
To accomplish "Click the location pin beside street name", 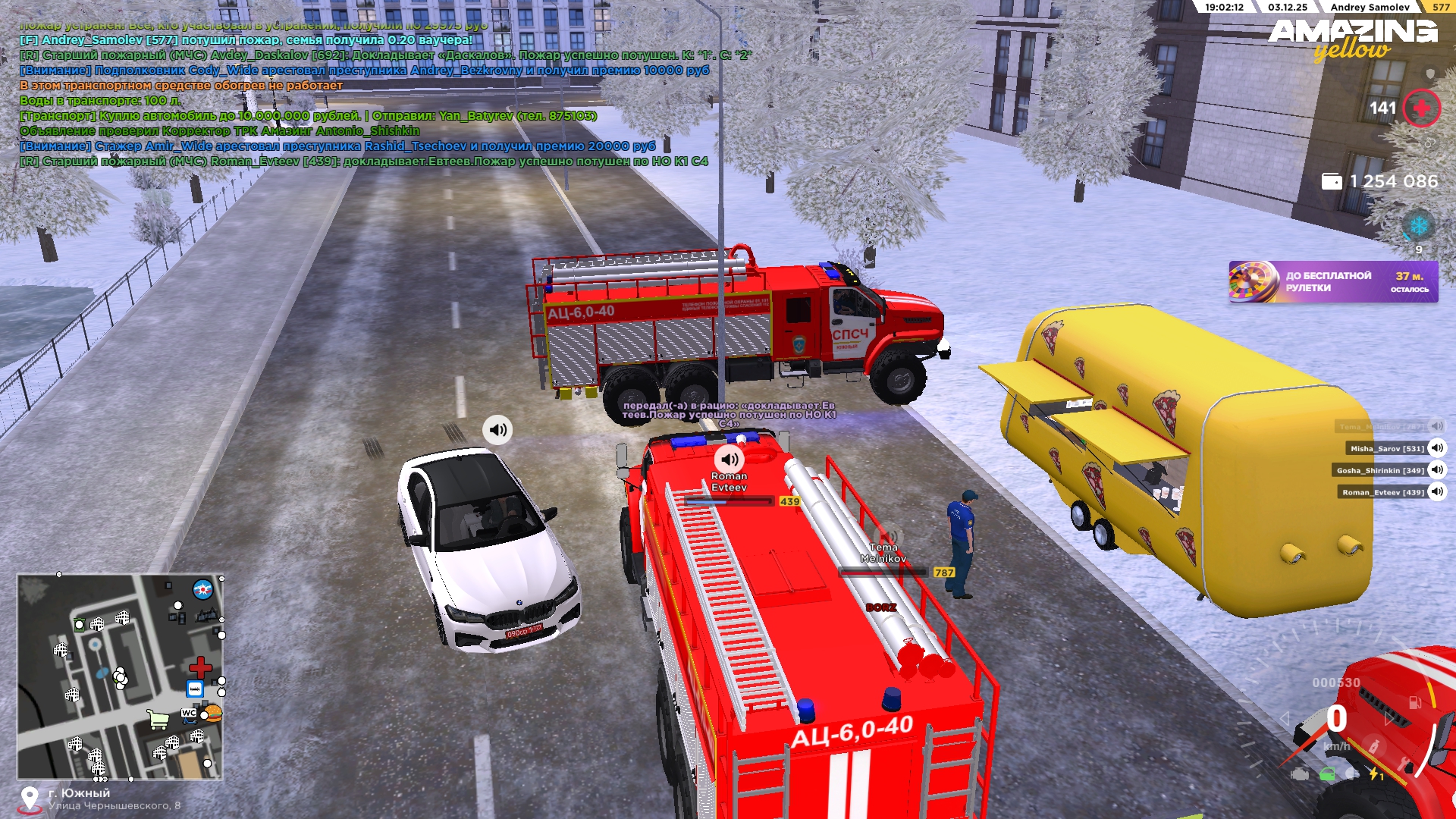I will click(30, 799).
